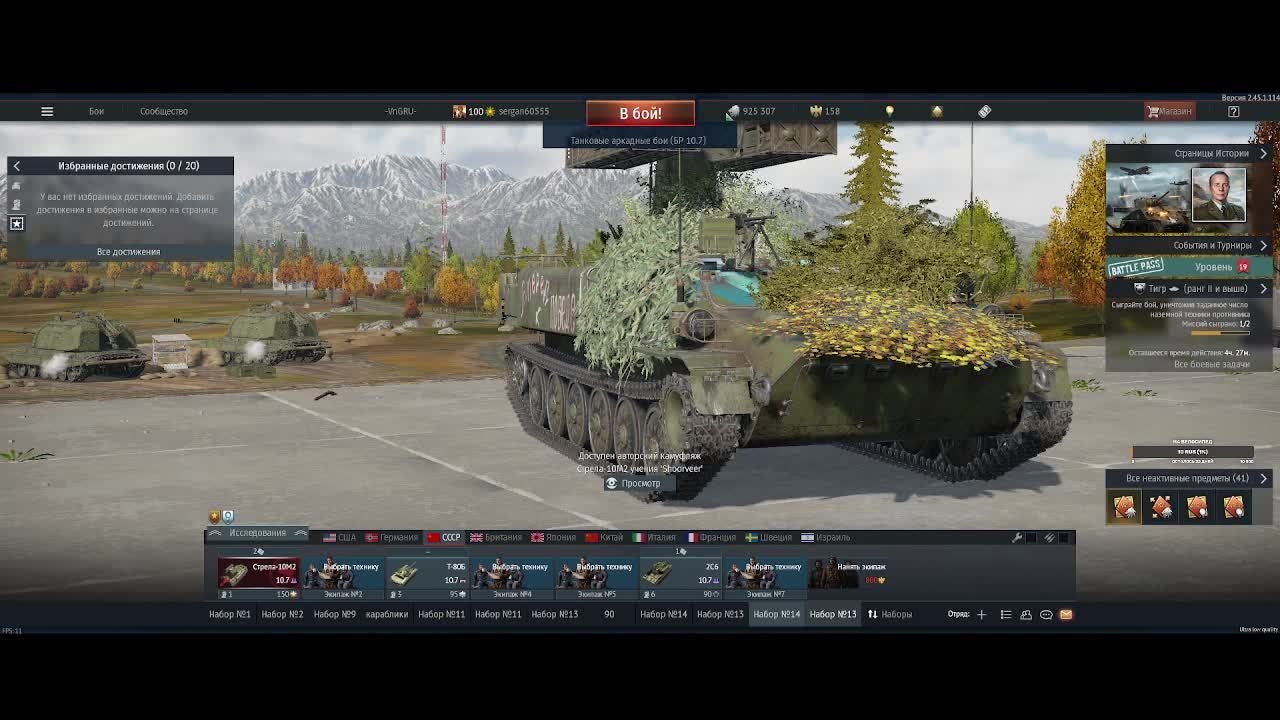
Task: Select the США nation tab
Action: 340,537
